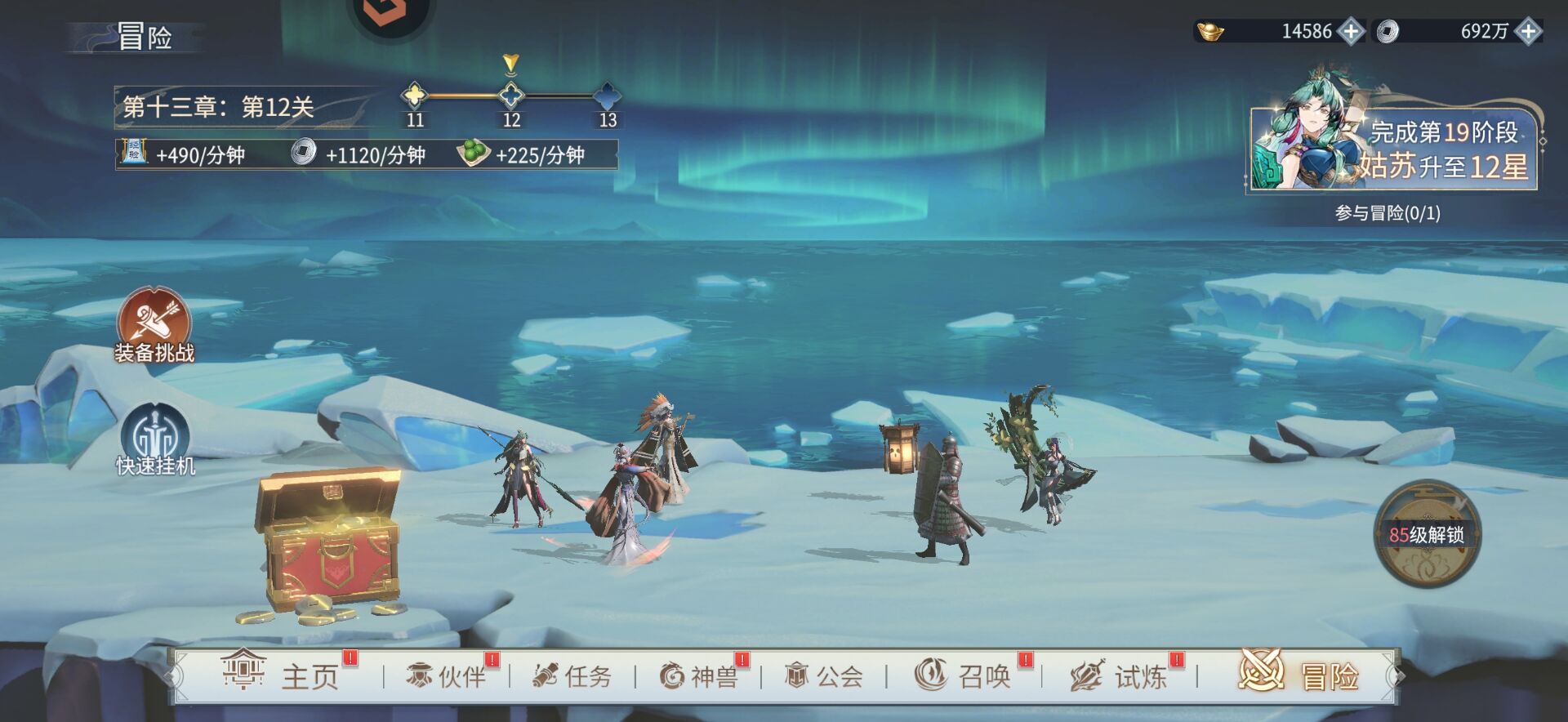Start the 装备挑战 equipment challenge
Screen dimensions: 1568x722
(154, 326)
